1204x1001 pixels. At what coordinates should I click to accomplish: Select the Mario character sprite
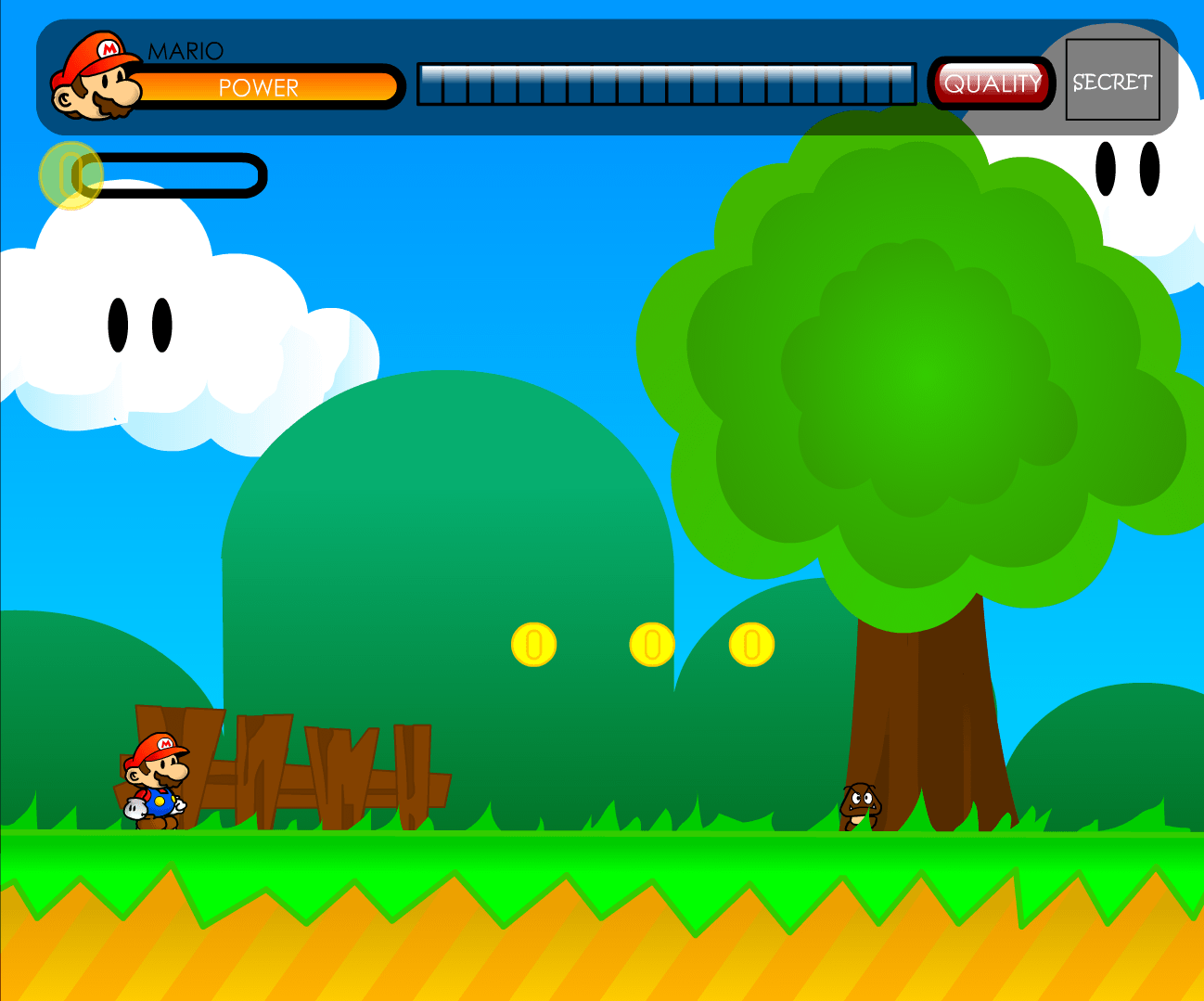coord(158,779)
